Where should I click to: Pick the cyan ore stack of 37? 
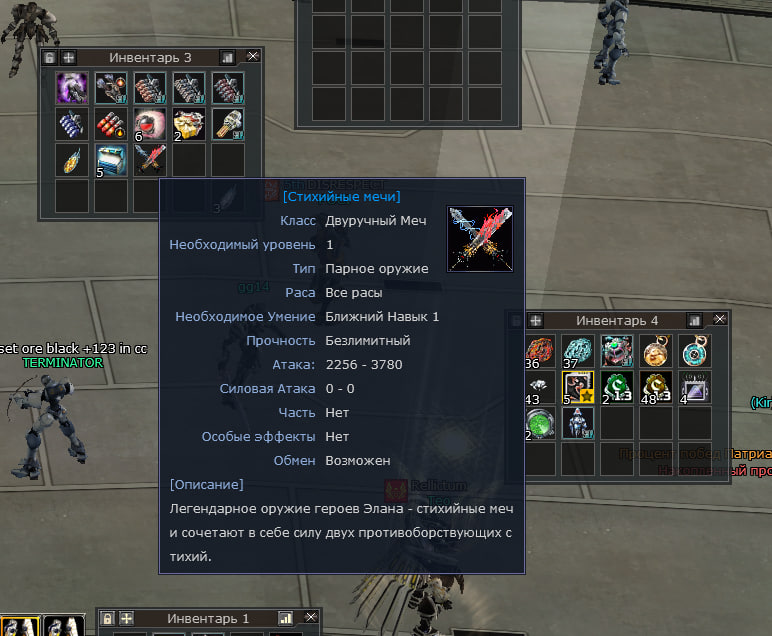[x=578, y=351]
